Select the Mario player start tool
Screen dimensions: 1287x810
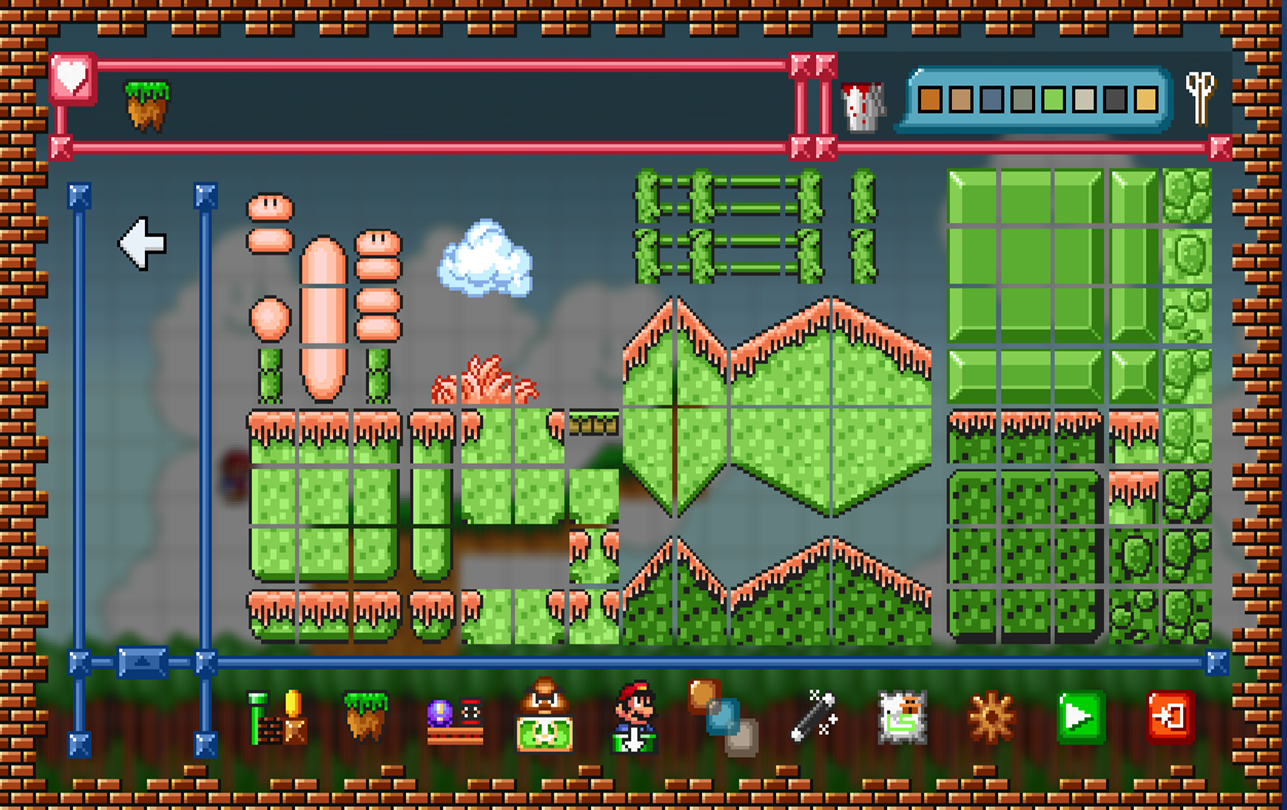point(634,717)
